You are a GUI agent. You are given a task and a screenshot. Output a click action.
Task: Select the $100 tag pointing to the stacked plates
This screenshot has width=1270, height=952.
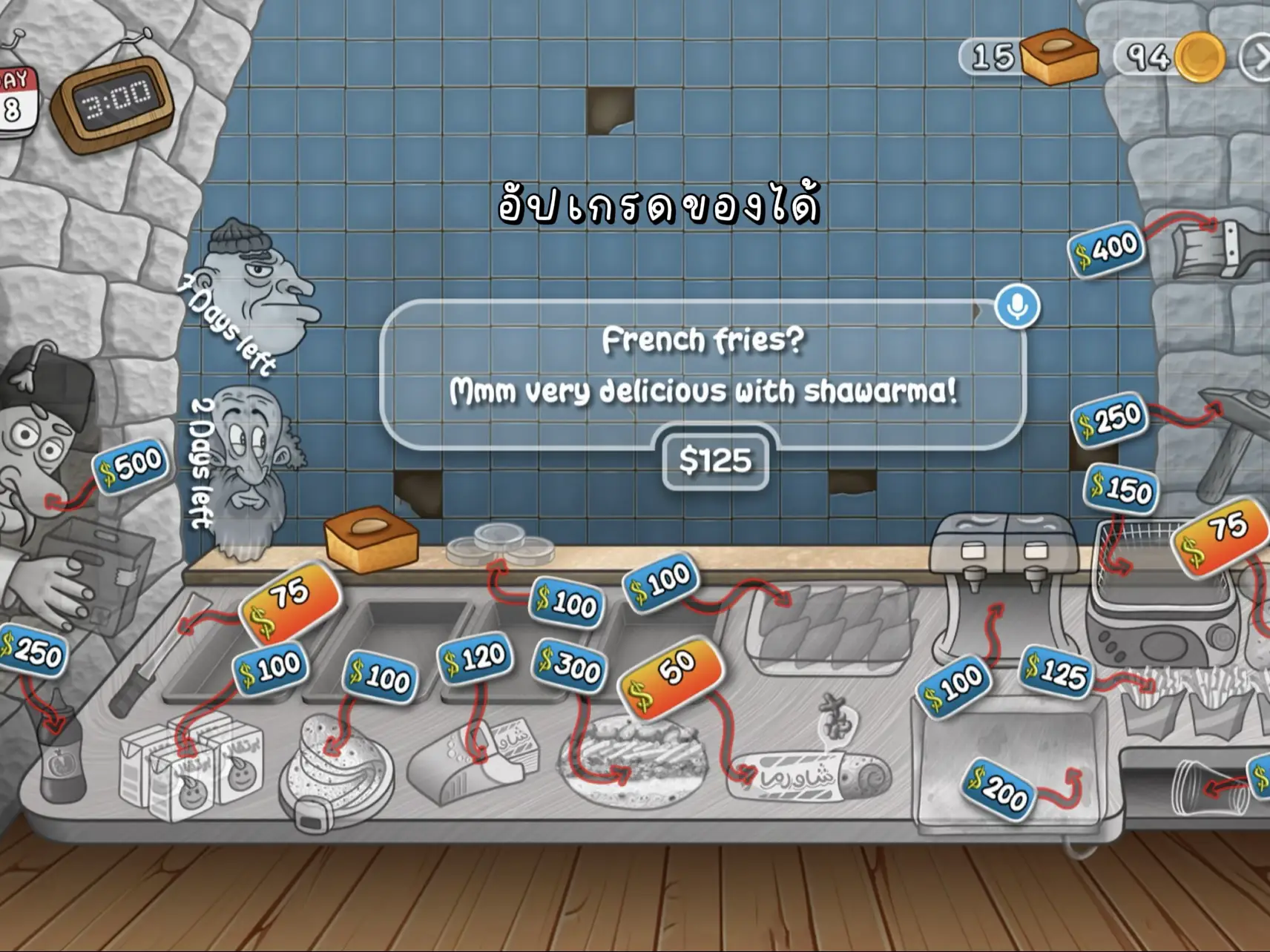point(566,601)
